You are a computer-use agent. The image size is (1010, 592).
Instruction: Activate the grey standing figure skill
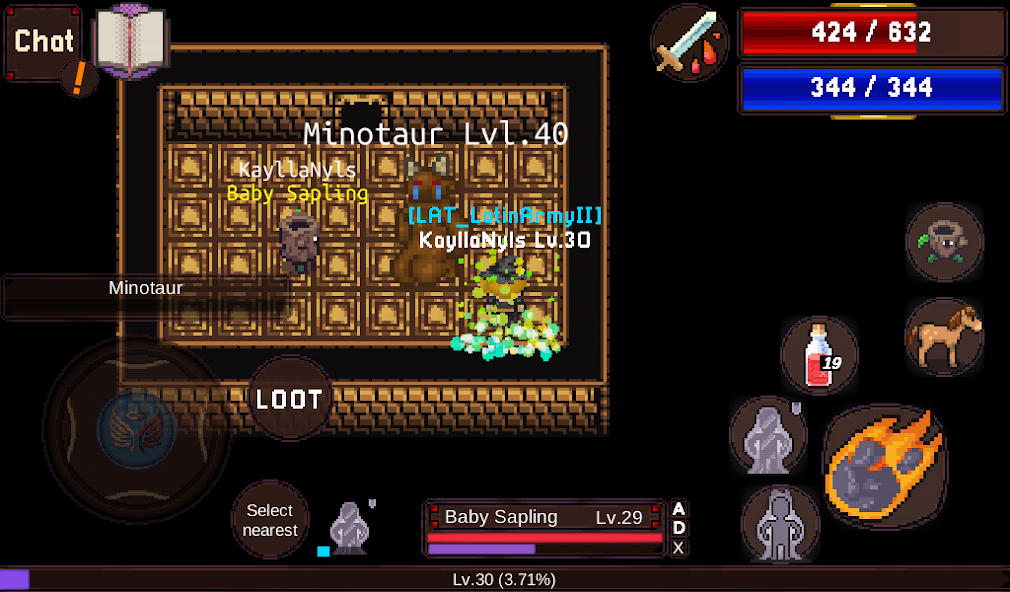(780, 524)
